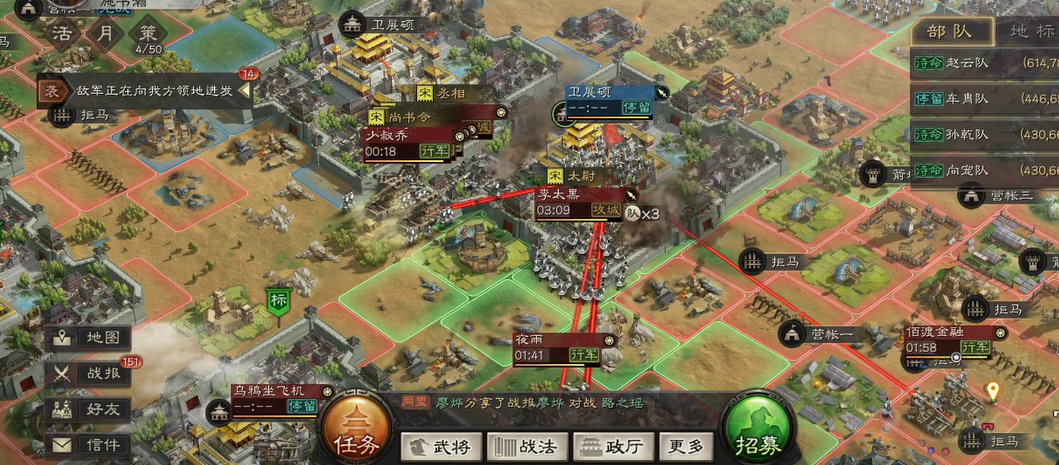Viewport: 1059px width, 465px height.
Task: Open the 地图 map button
Action: coord(88,338)
